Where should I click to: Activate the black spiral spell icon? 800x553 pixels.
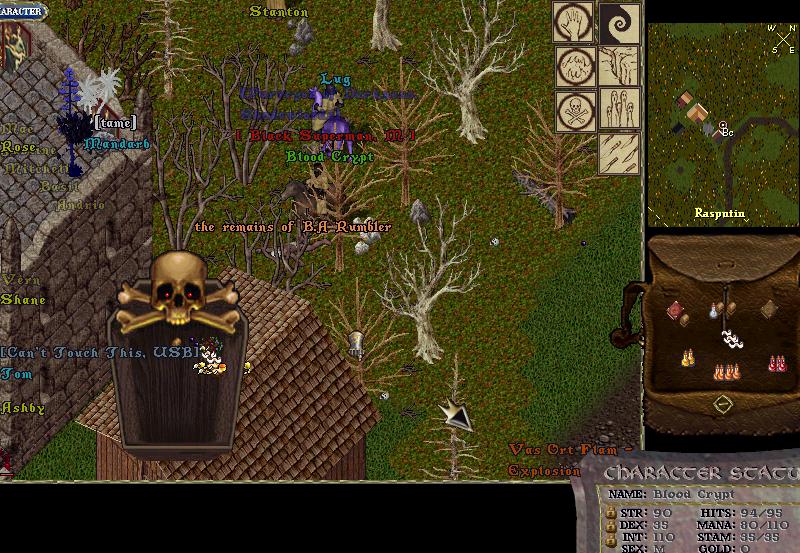pos(619,23)
